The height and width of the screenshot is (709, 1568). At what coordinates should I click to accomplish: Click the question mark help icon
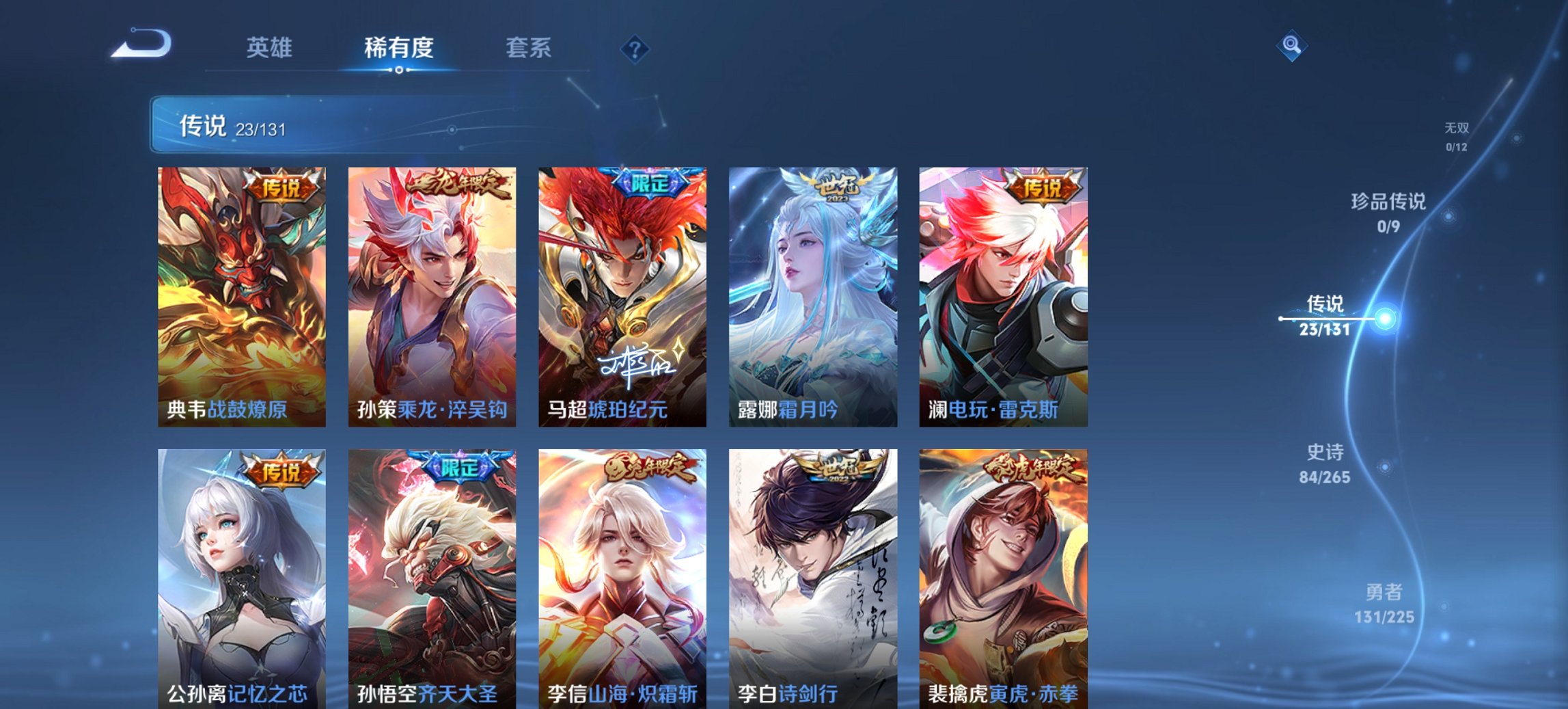pos(634,49)
